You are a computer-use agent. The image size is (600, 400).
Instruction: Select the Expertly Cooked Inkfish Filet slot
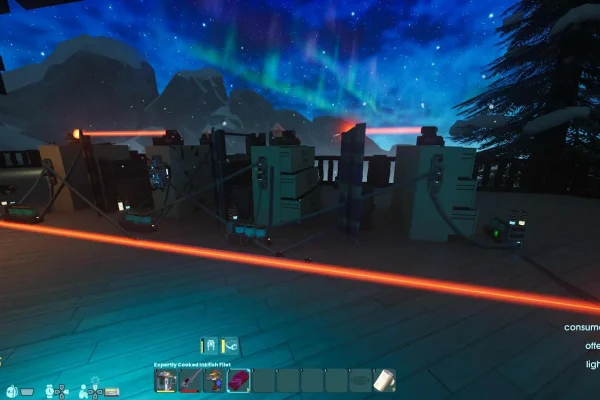coord(238,381)
